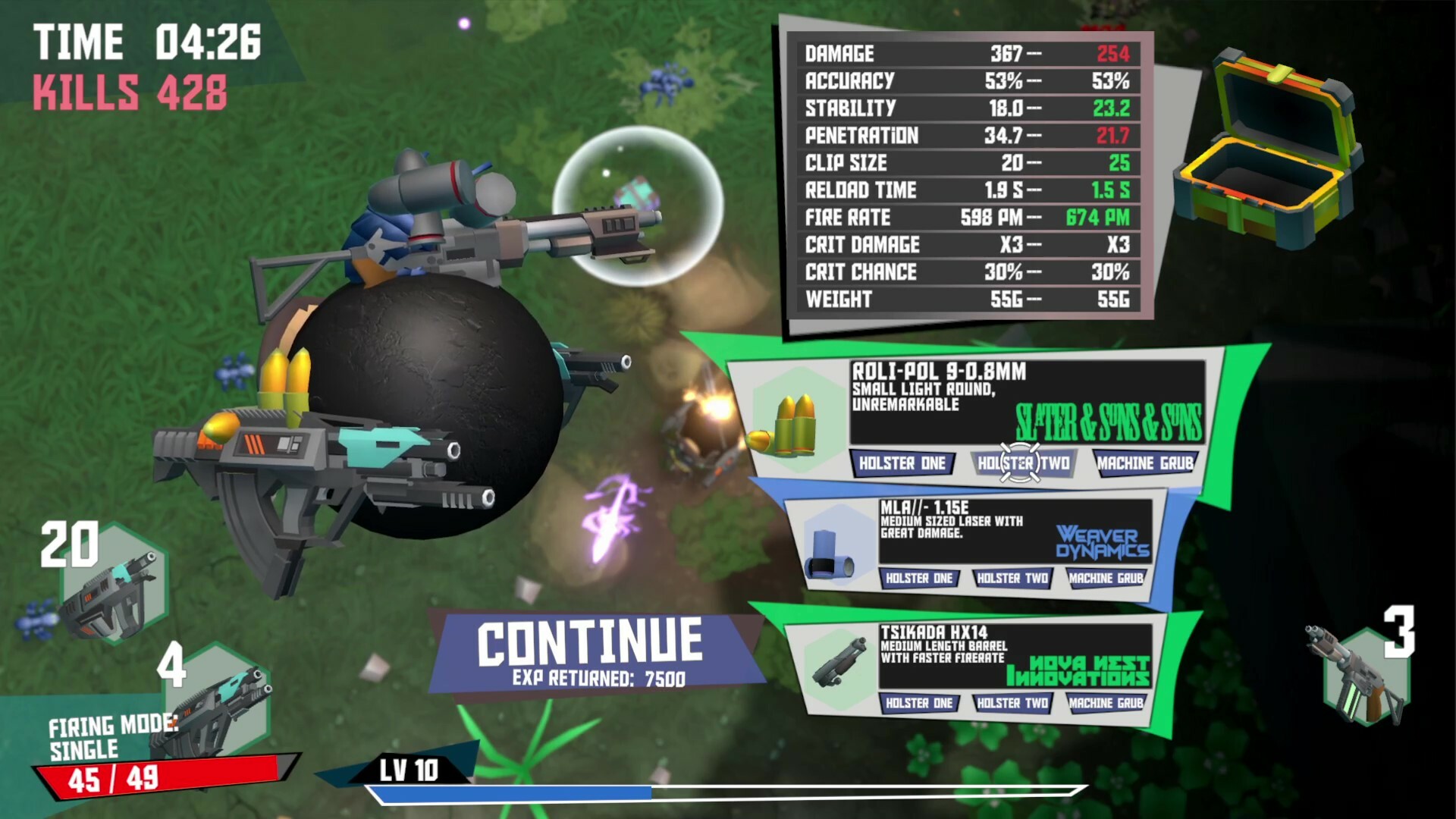Send Roli-Pol rounds to Machine Grub
This screenshot has height=819, width=1456.
[x=1144, y=463]
